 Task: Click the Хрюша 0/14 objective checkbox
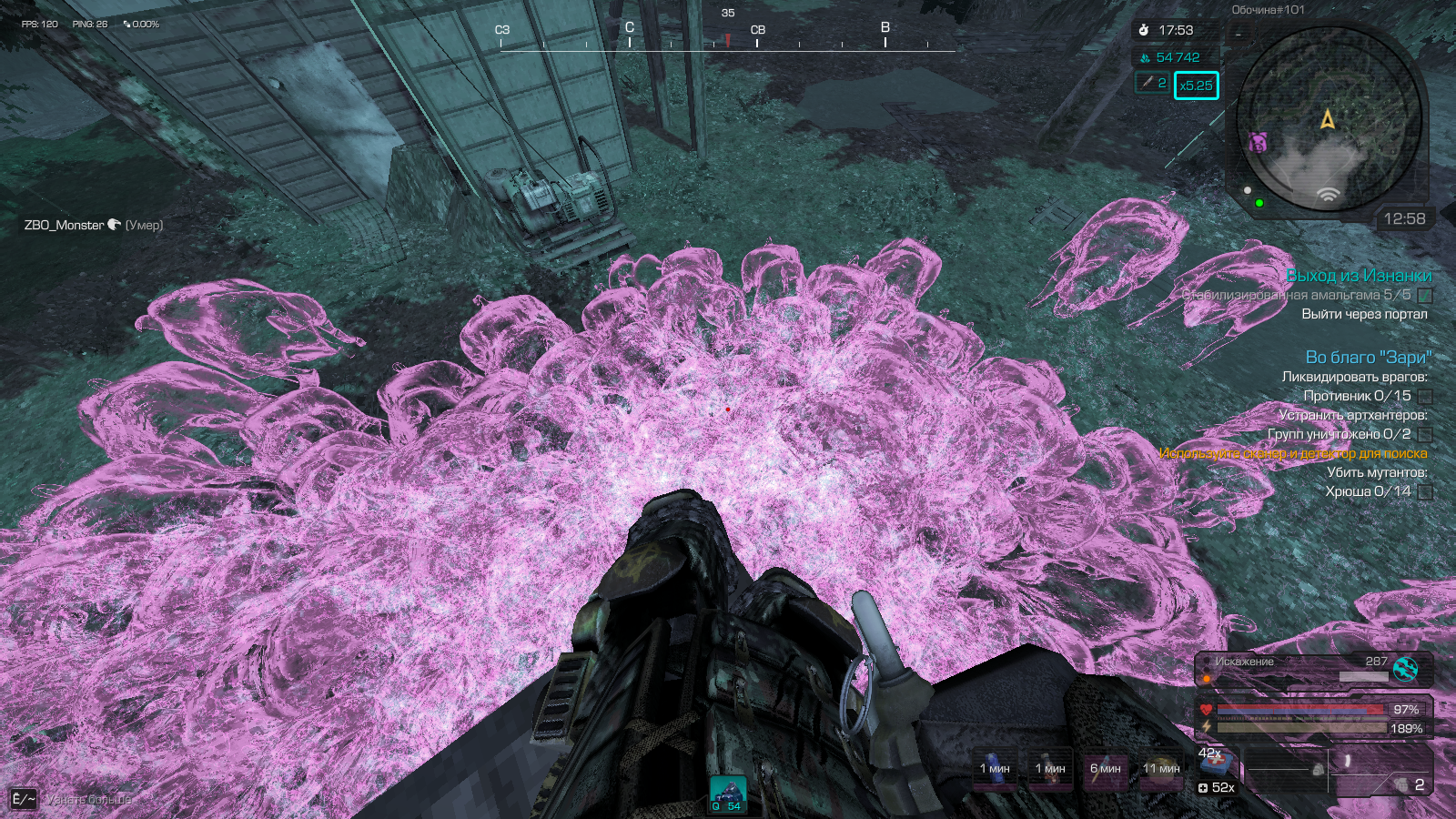click(x=1425, y=492)
